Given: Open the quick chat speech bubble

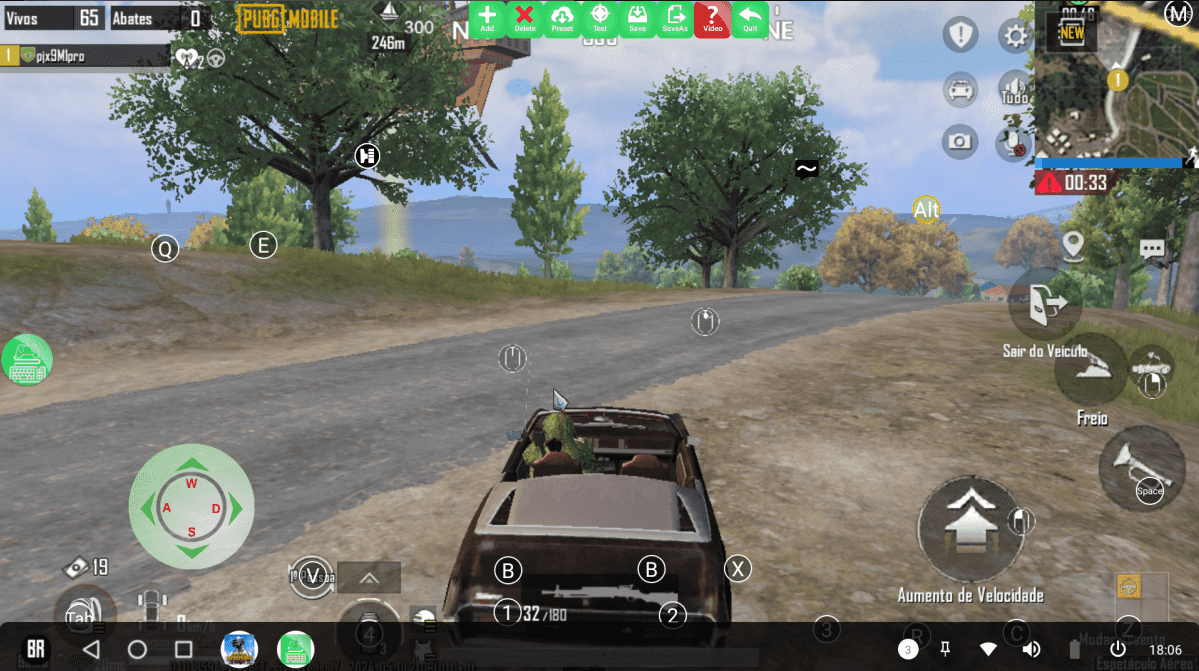Looking at the screenshot, I should 1152,248.
